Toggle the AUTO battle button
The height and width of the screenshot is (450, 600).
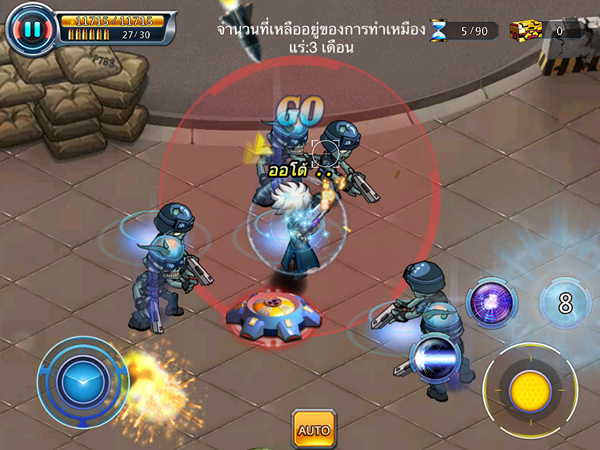point(313,429)
